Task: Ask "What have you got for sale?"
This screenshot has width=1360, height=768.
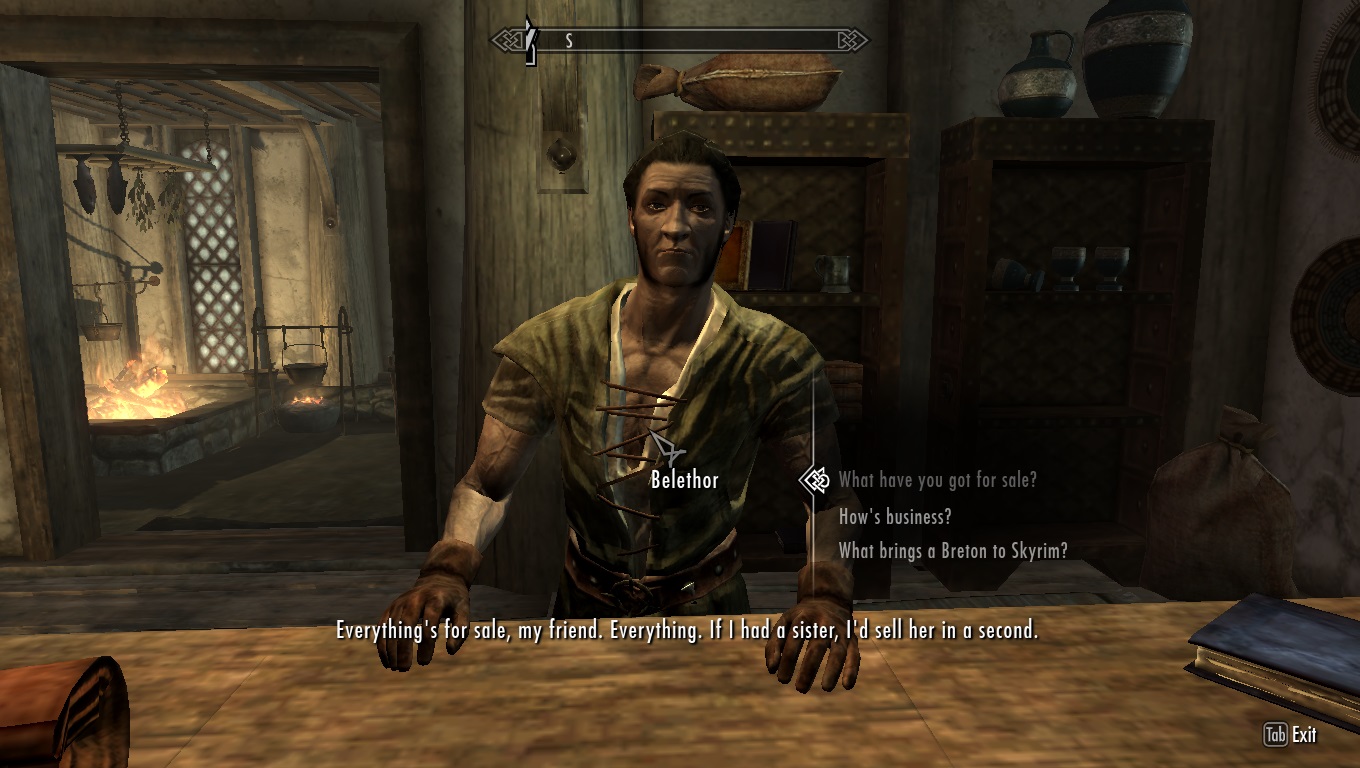Action: (x=937, y=480)
